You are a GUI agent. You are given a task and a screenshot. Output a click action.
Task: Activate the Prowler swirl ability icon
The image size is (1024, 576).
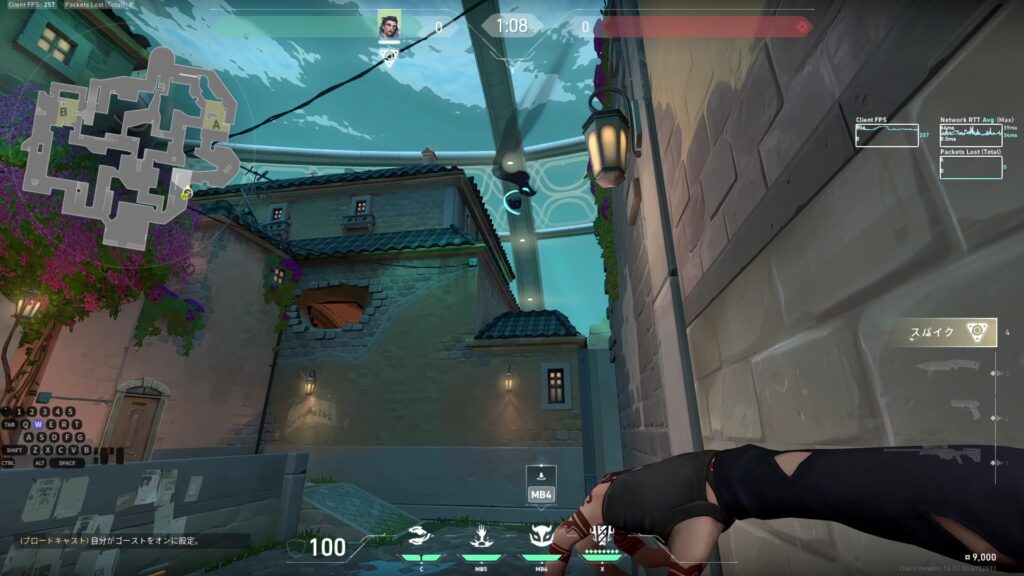tap(421, 537)
